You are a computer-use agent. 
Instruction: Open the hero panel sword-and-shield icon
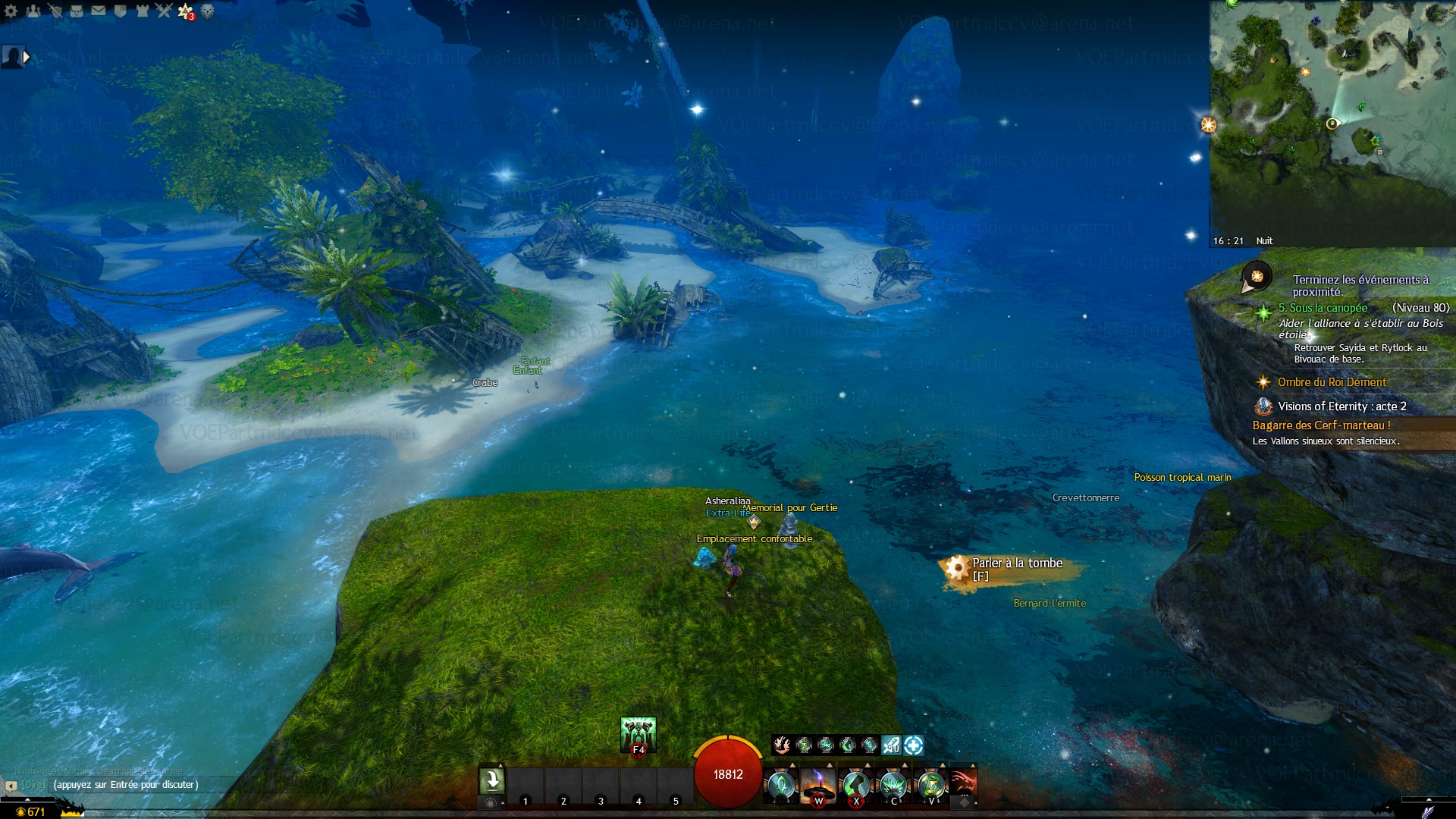[x=55, y=11]
